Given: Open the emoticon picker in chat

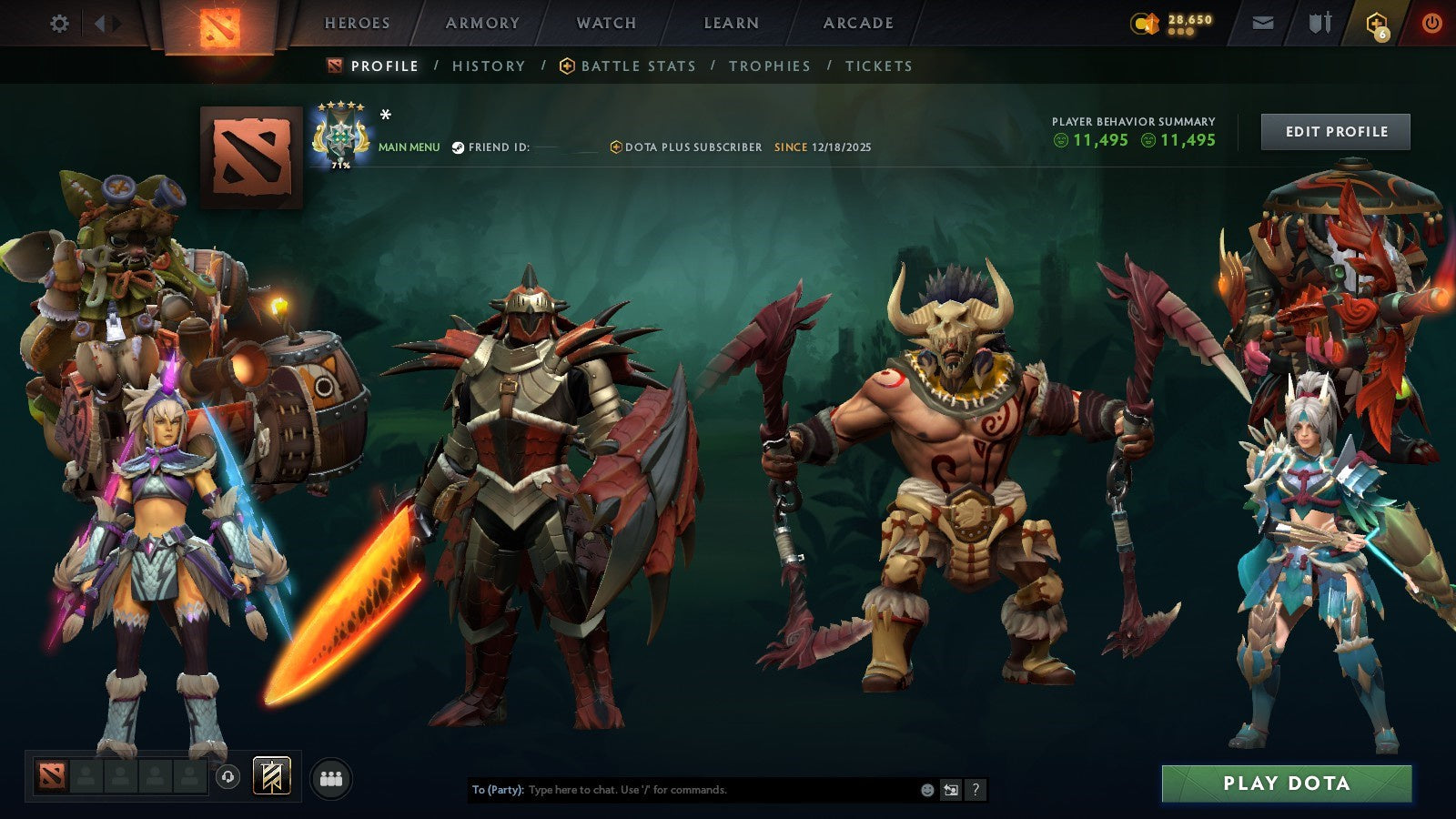Looking at the screenshot, I should [926, 790].
